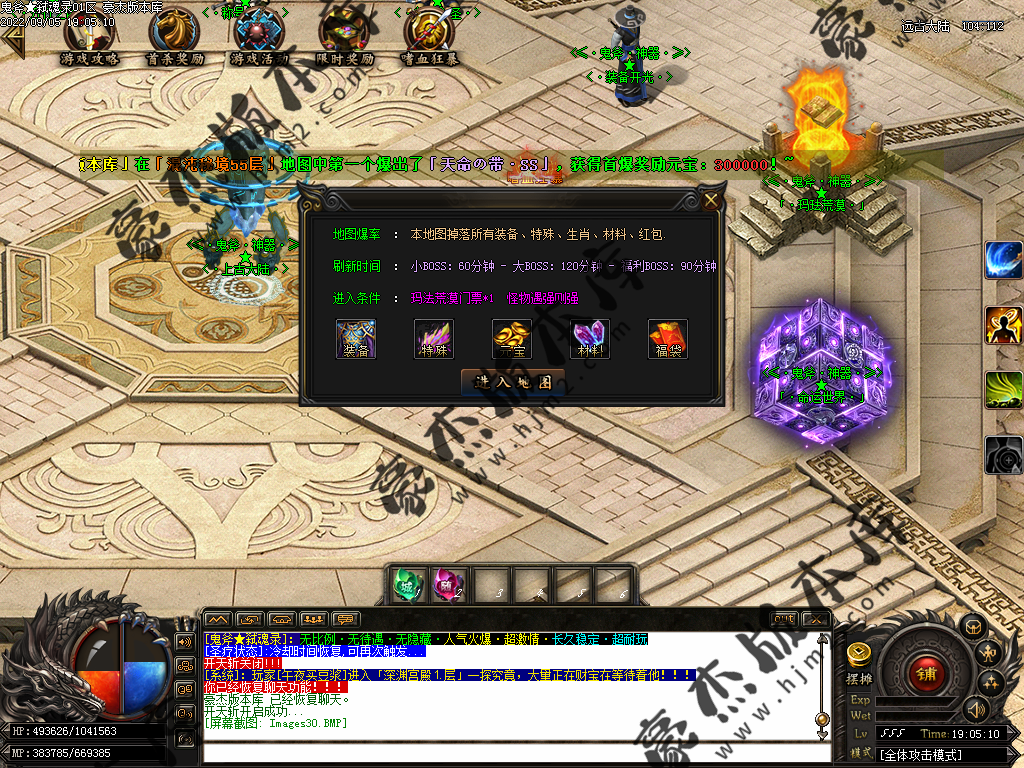1024x768 pixels.
Task: Activate the flaming warrior skill icon
Action: click(x=1003, y=325)
